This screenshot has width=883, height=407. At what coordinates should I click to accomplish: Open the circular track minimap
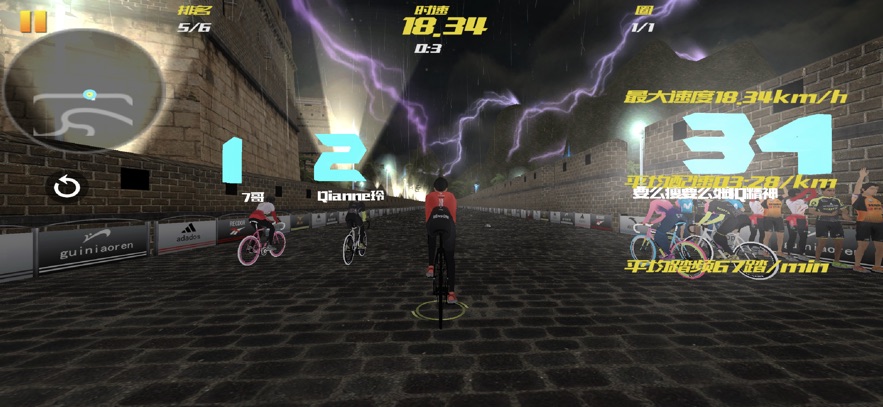[84, 91]
